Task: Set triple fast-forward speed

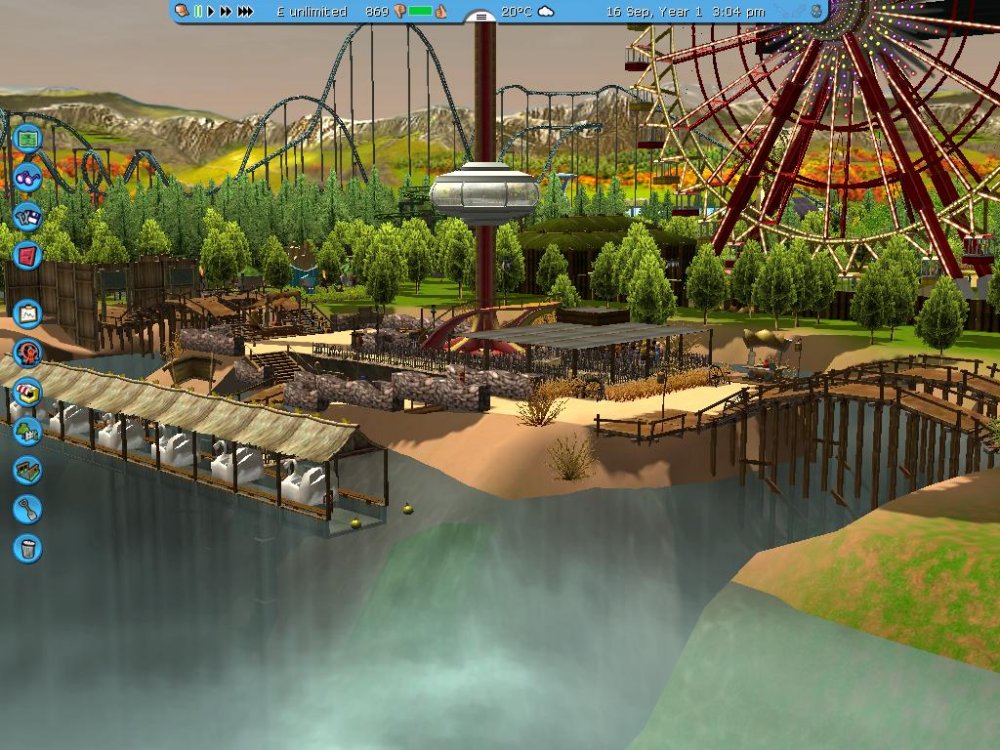Action: 245,12
